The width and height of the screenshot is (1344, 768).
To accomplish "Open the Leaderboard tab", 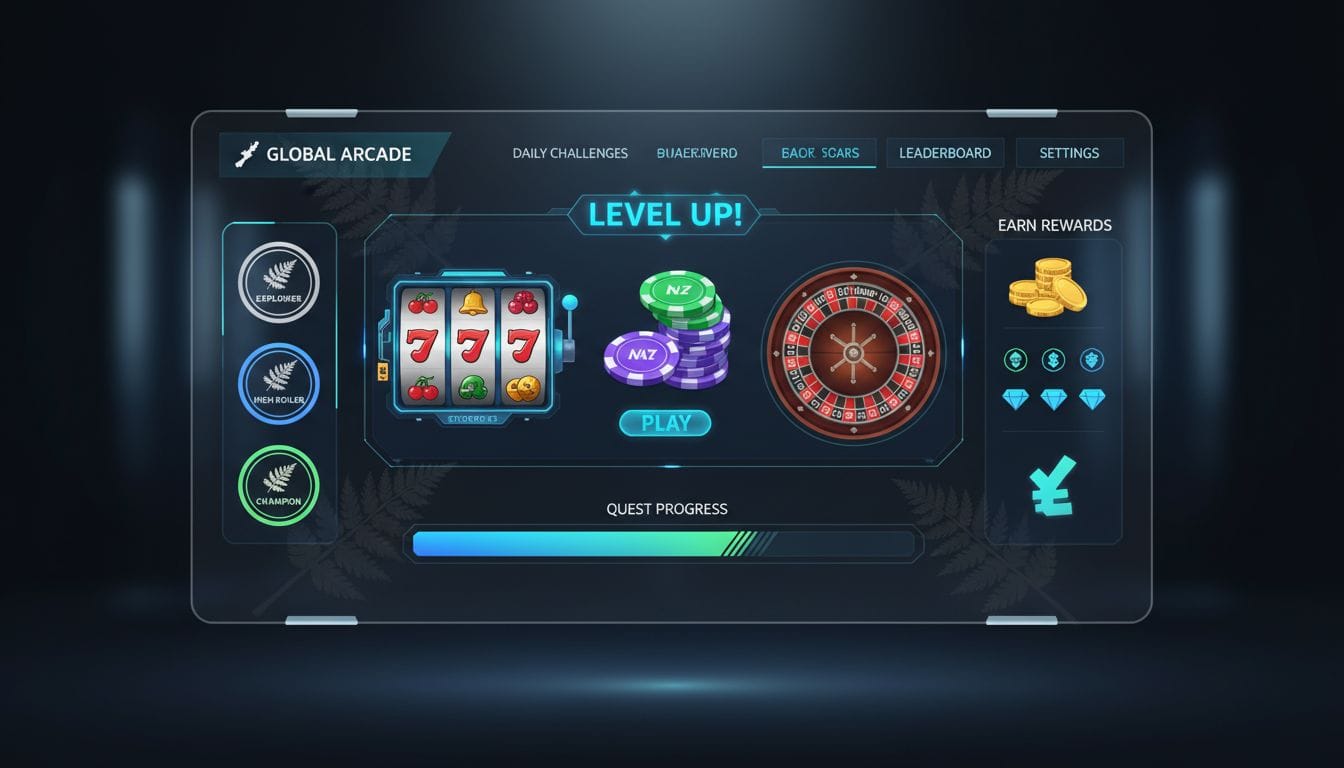I will point(944,152).
